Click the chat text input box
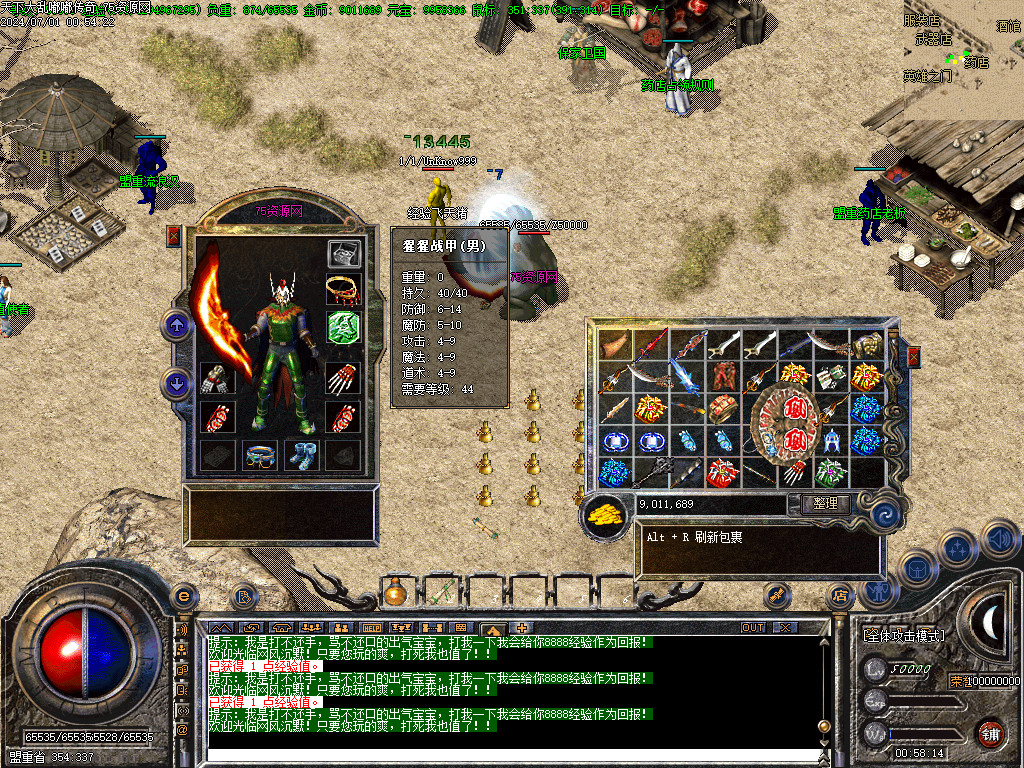Viewport: 1024px width, 768px height. tap(510, 757)
